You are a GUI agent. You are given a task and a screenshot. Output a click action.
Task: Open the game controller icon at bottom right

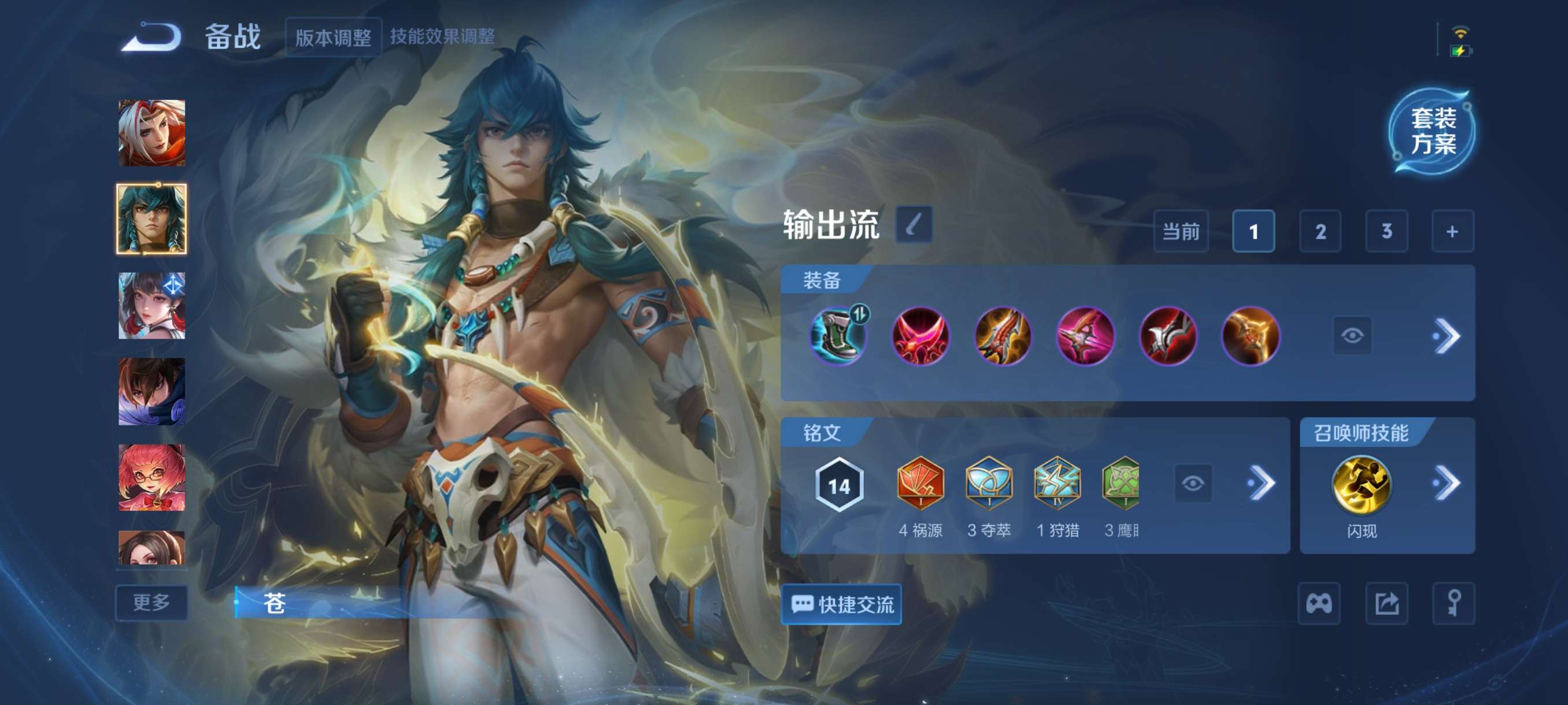click(x=1319, y=604)
